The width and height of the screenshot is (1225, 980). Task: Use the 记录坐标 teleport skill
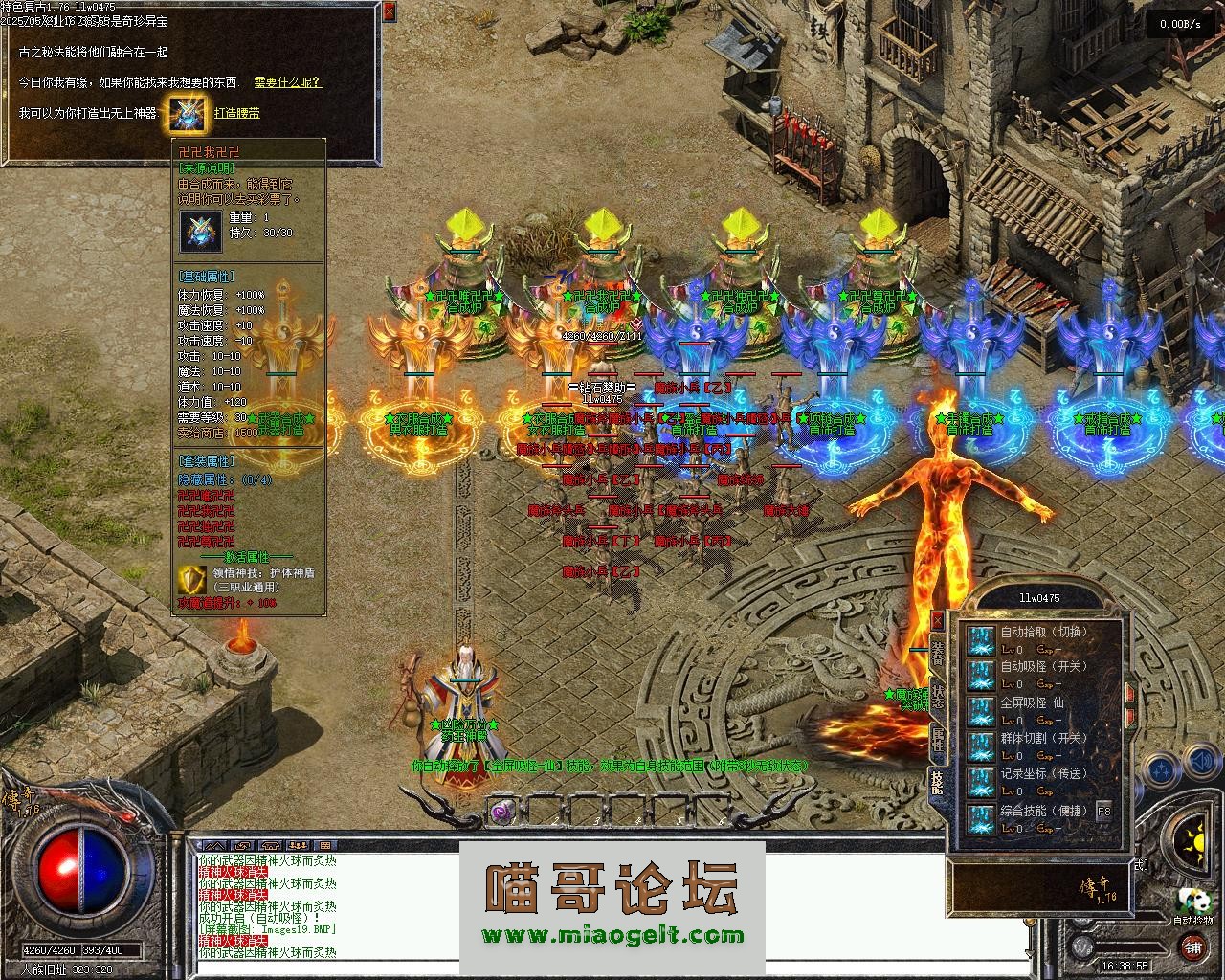pos(980,782)
